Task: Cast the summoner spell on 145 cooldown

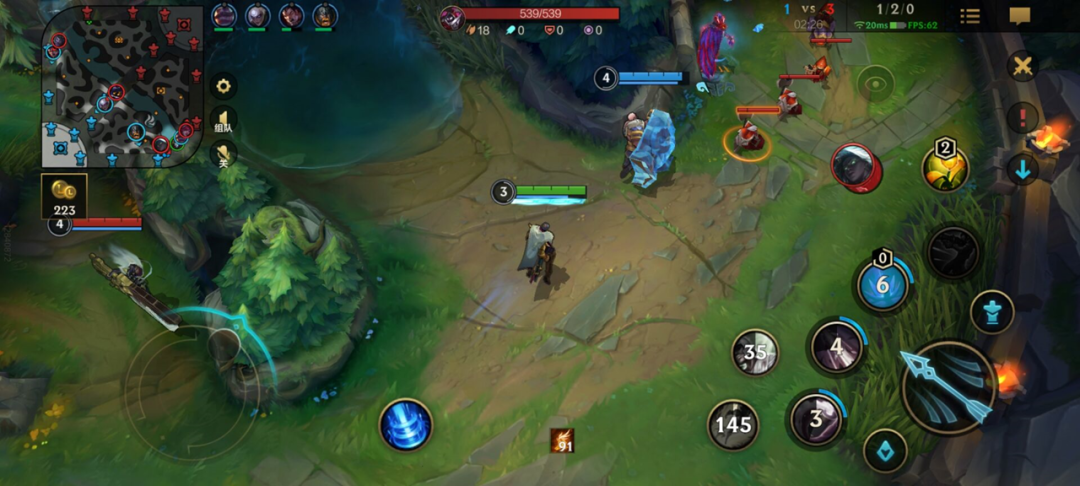Action: [733, 424]
